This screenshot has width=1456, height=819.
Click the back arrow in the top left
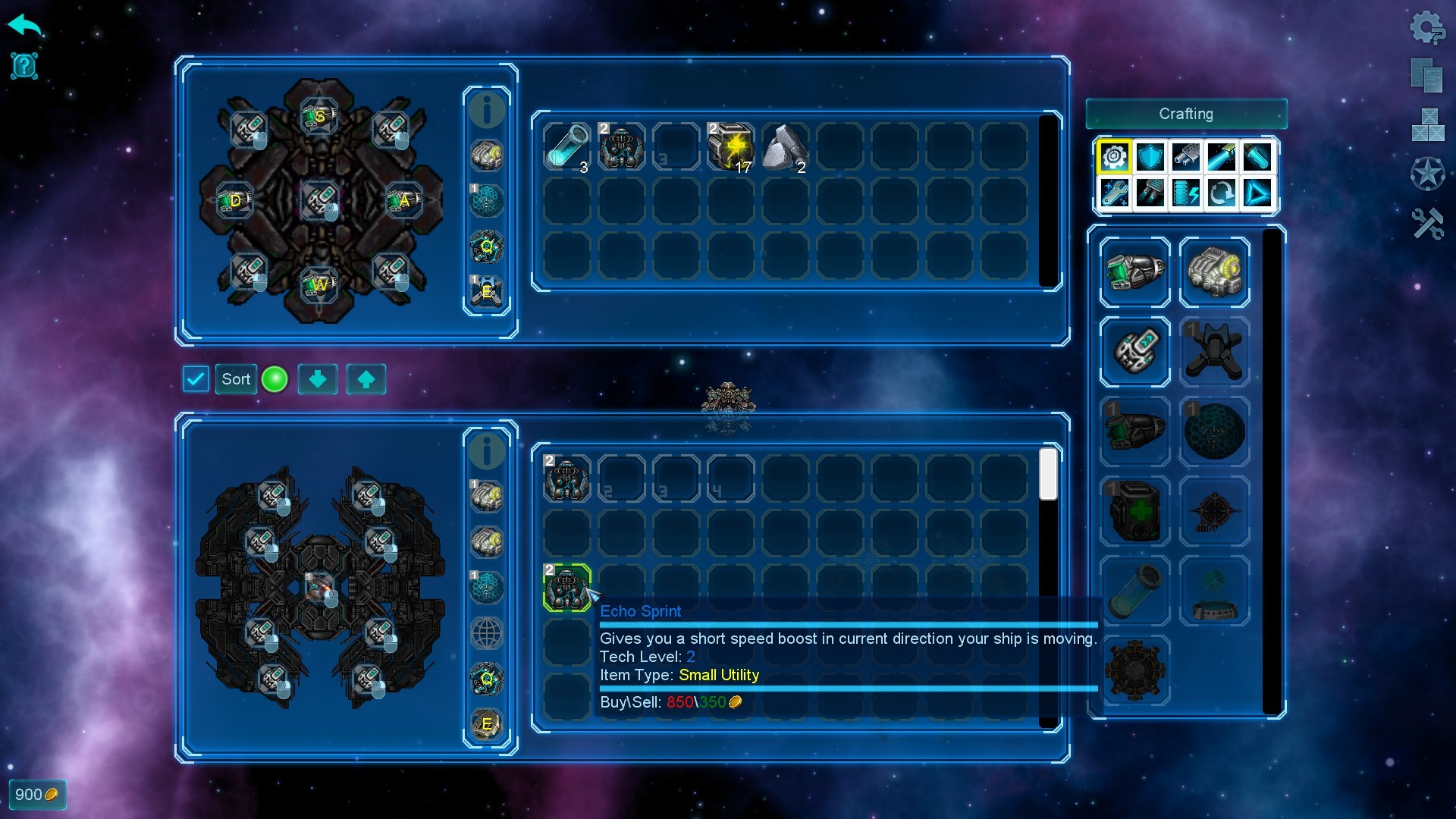pos(24,25)
